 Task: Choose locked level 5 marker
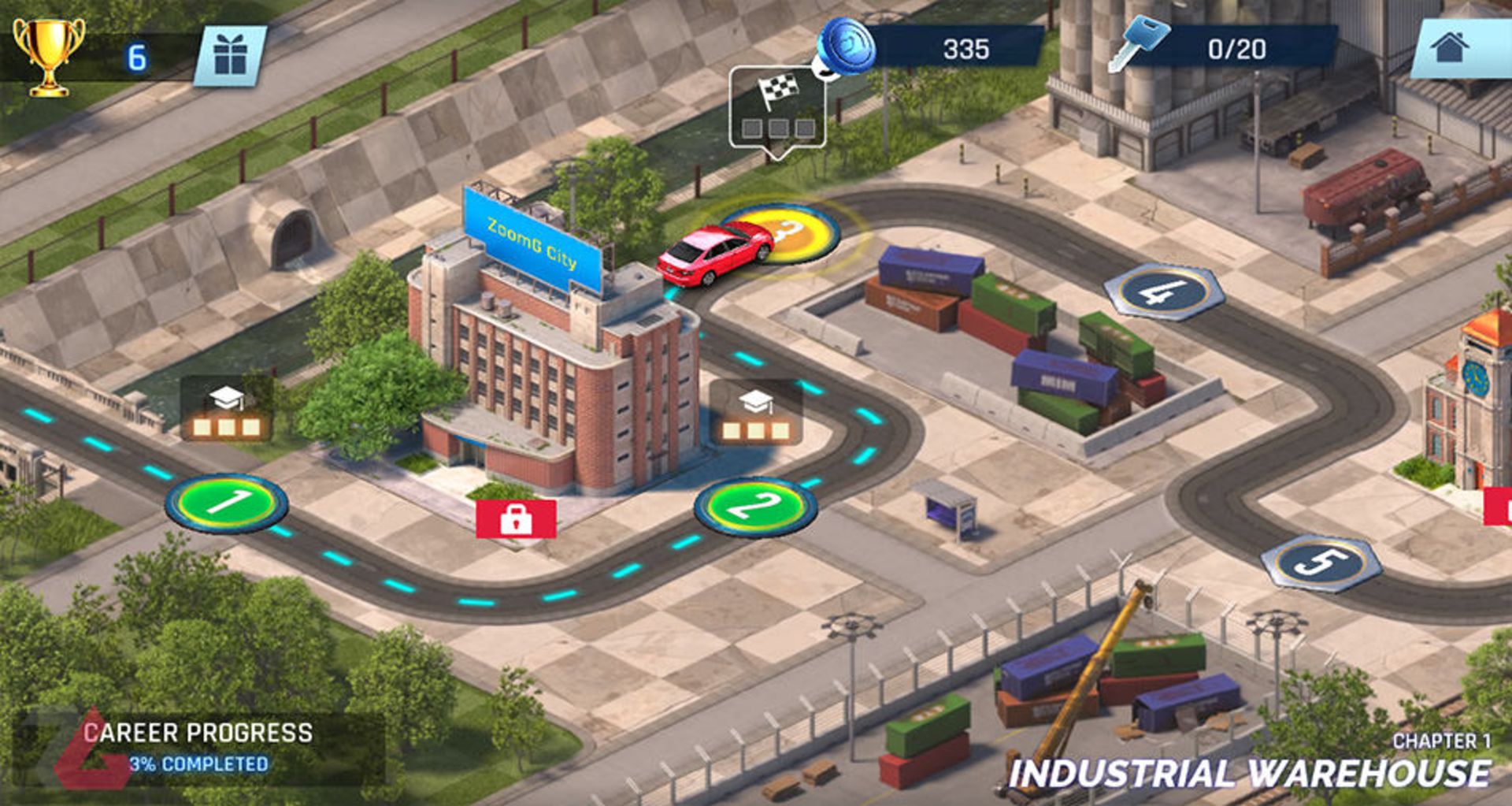[1321, 563]
